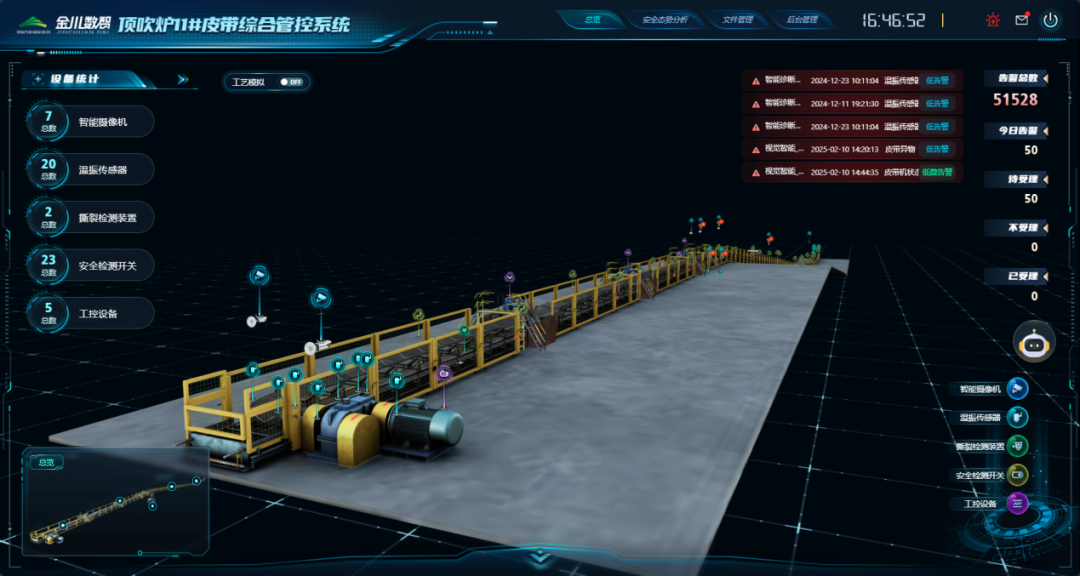Switch to the 总览 overview tab
This screenshot has width=1080, height=576.
coord(591,19)
